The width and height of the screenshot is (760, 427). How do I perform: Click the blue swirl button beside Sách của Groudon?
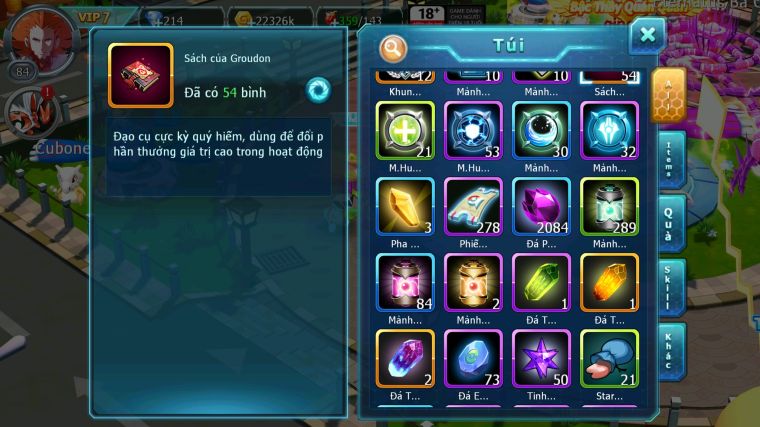pyautogui.click(x=318, y=89)
